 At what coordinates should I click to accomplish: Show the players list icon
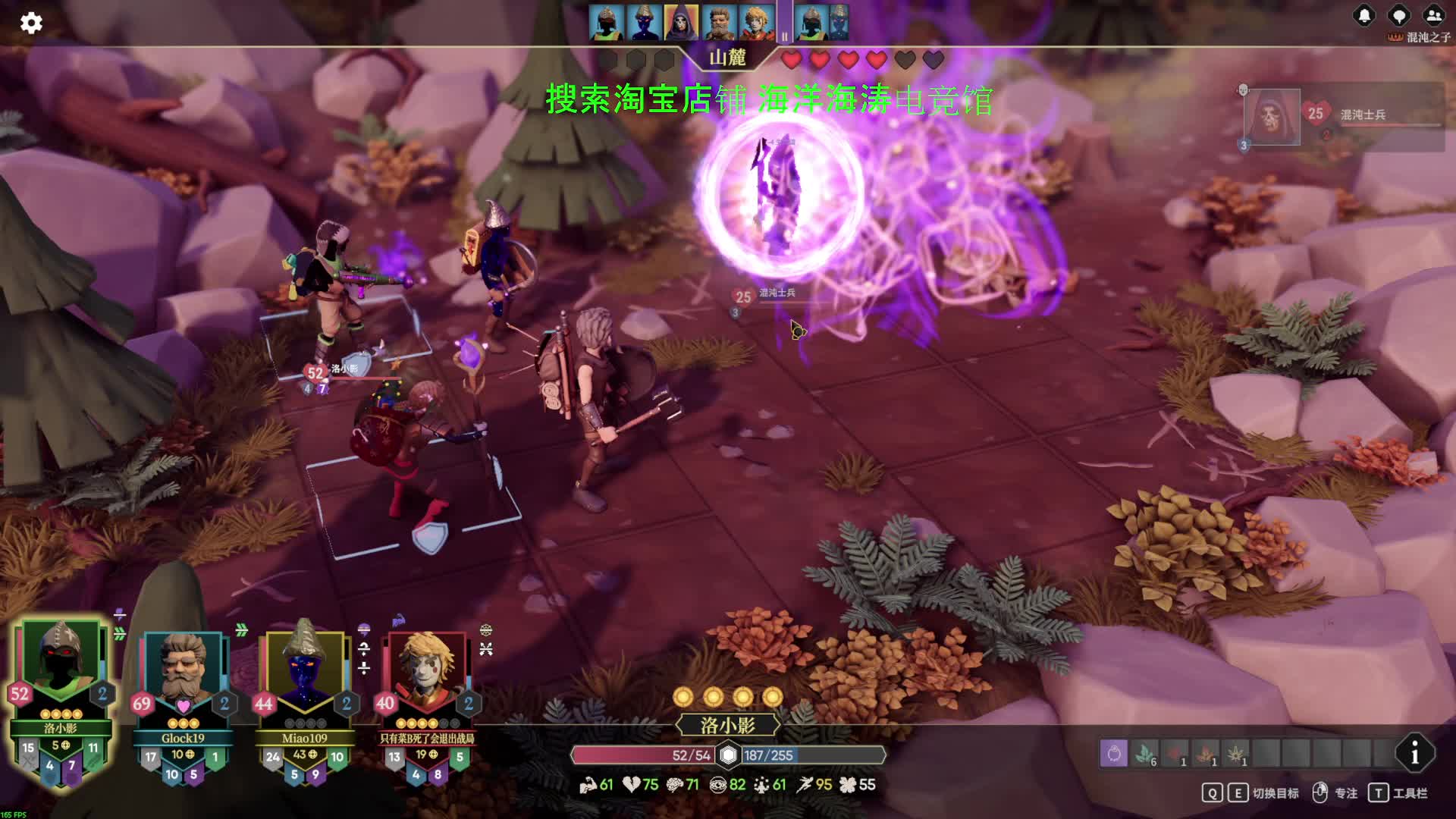tap(1433, 16)
